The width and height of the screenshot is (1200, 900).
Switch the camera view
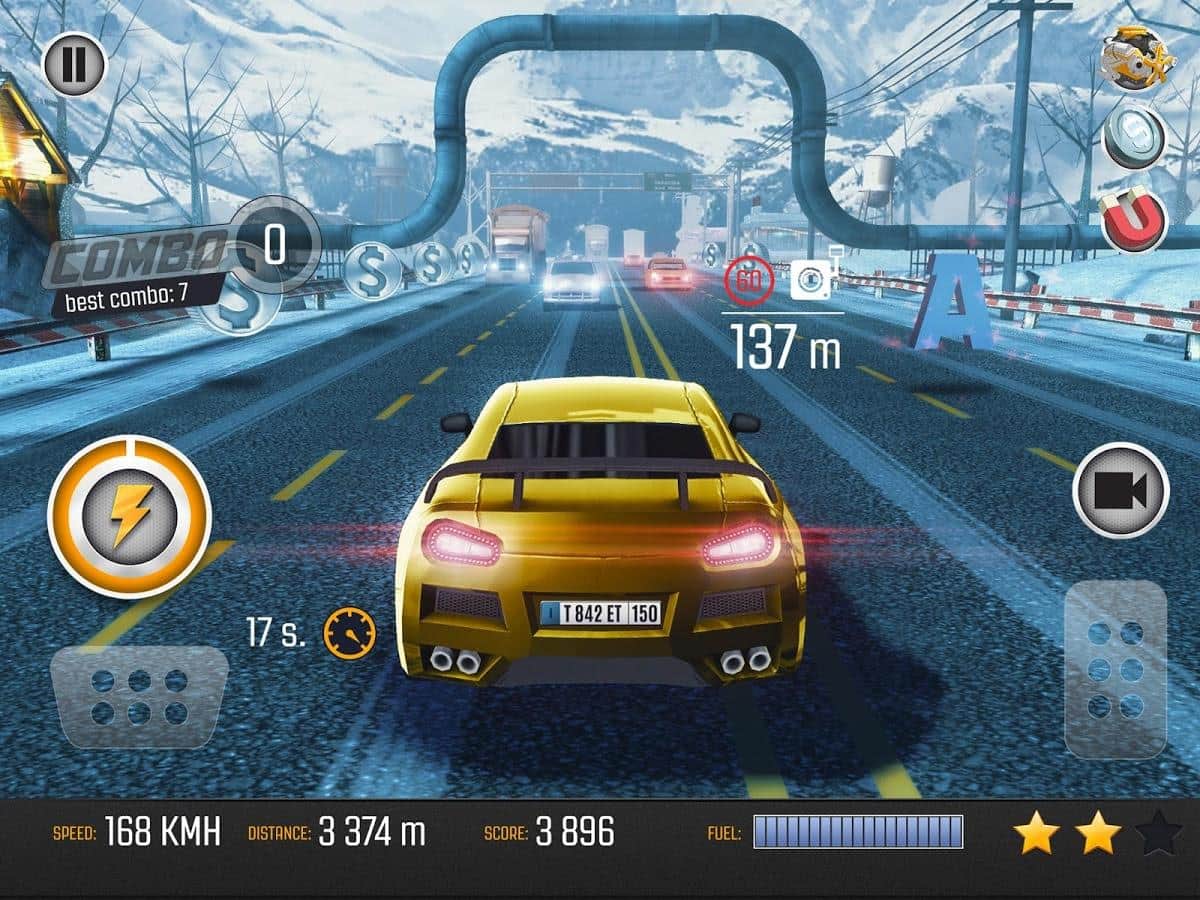[1120, 490]
